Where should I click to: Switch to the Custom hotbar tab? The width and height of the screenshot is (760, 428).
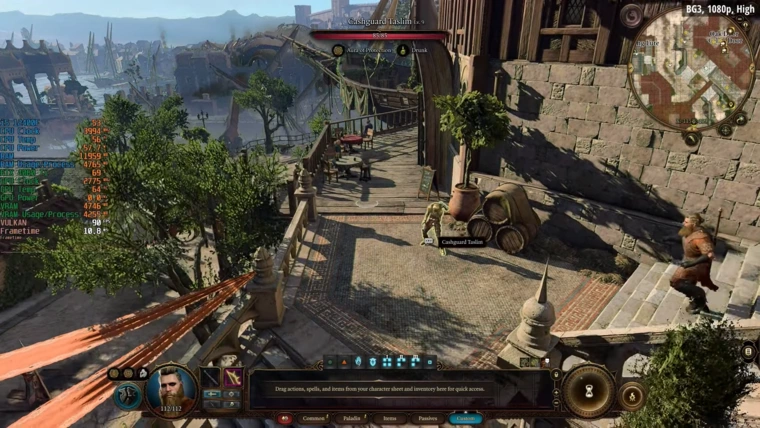click(466, 418)
